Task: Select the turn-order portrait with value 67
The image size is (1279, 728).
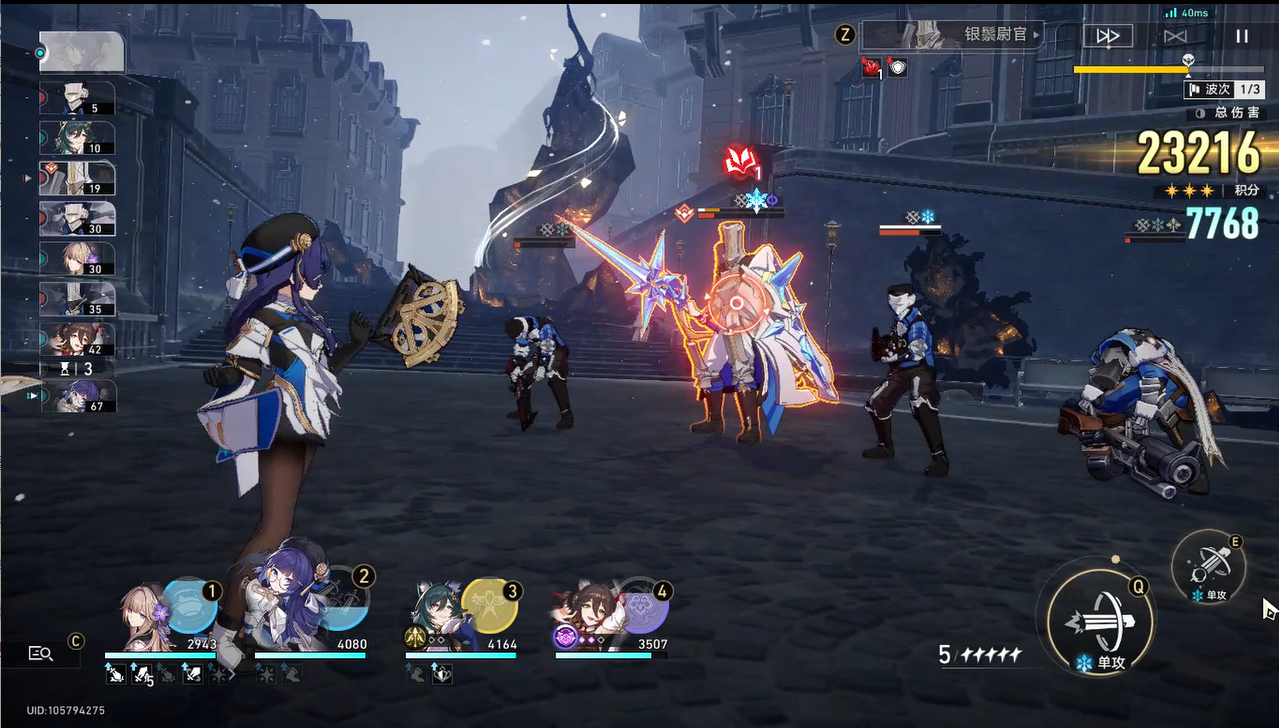Action: point(78,396)
